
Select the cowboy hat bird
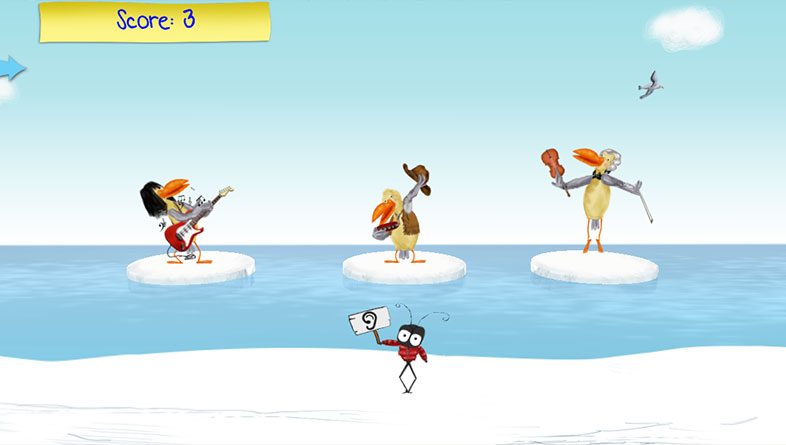(402, 214)
